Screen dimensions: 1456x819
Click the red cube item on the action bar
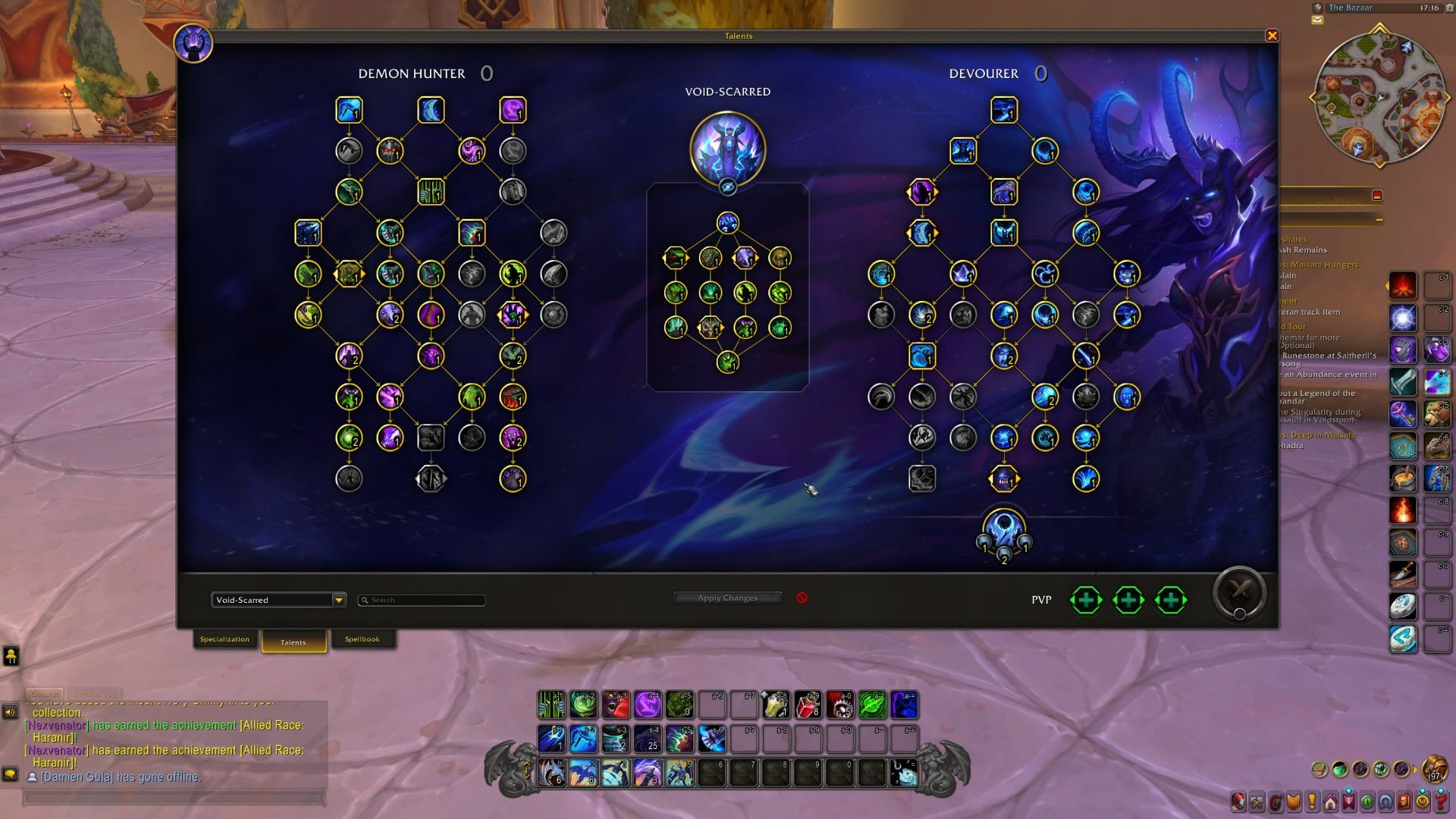point(807,705)
